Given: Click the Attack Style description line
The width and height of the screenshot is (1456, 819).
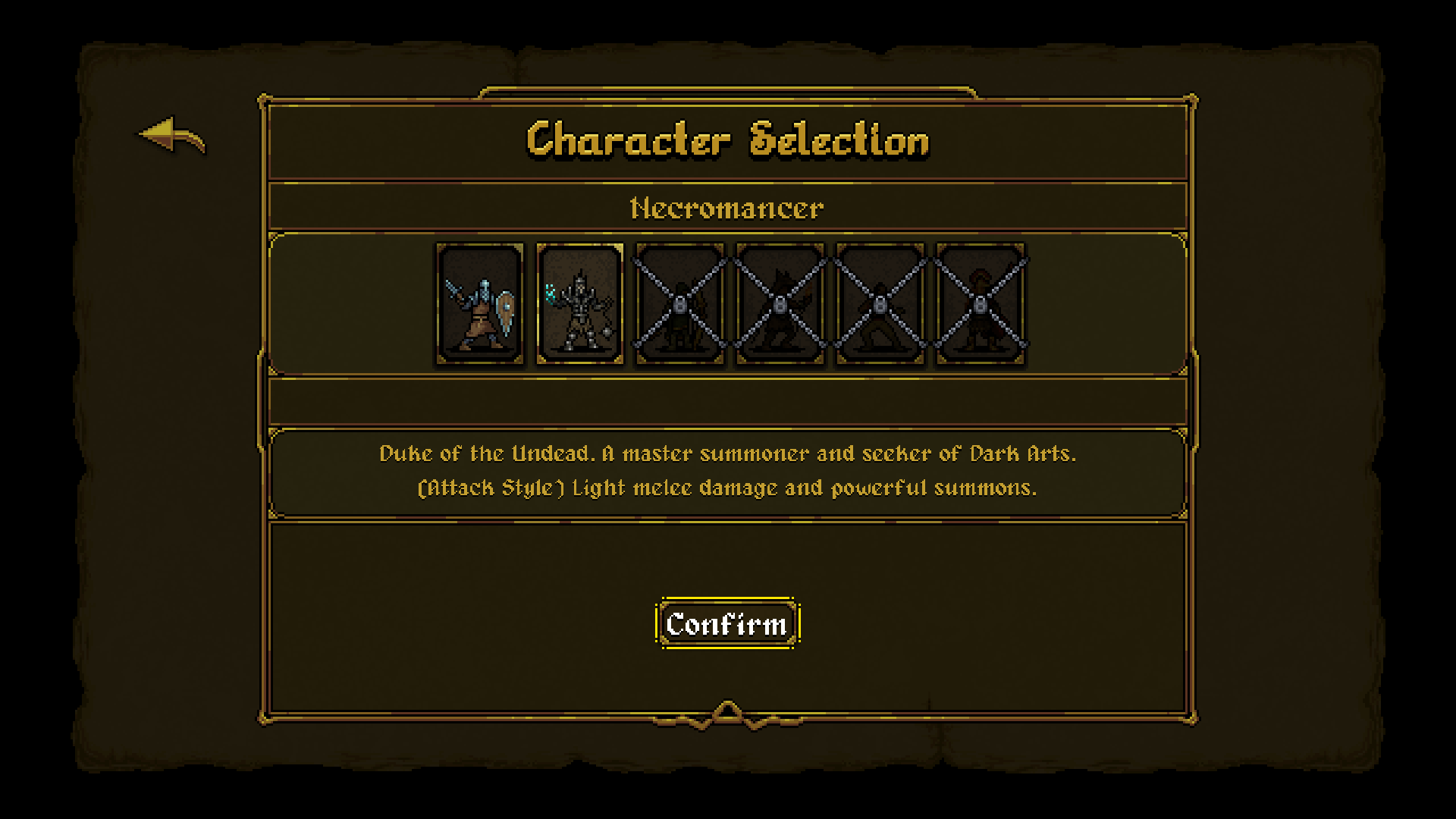Looking at the screenshot, I should tap(727, 488).
